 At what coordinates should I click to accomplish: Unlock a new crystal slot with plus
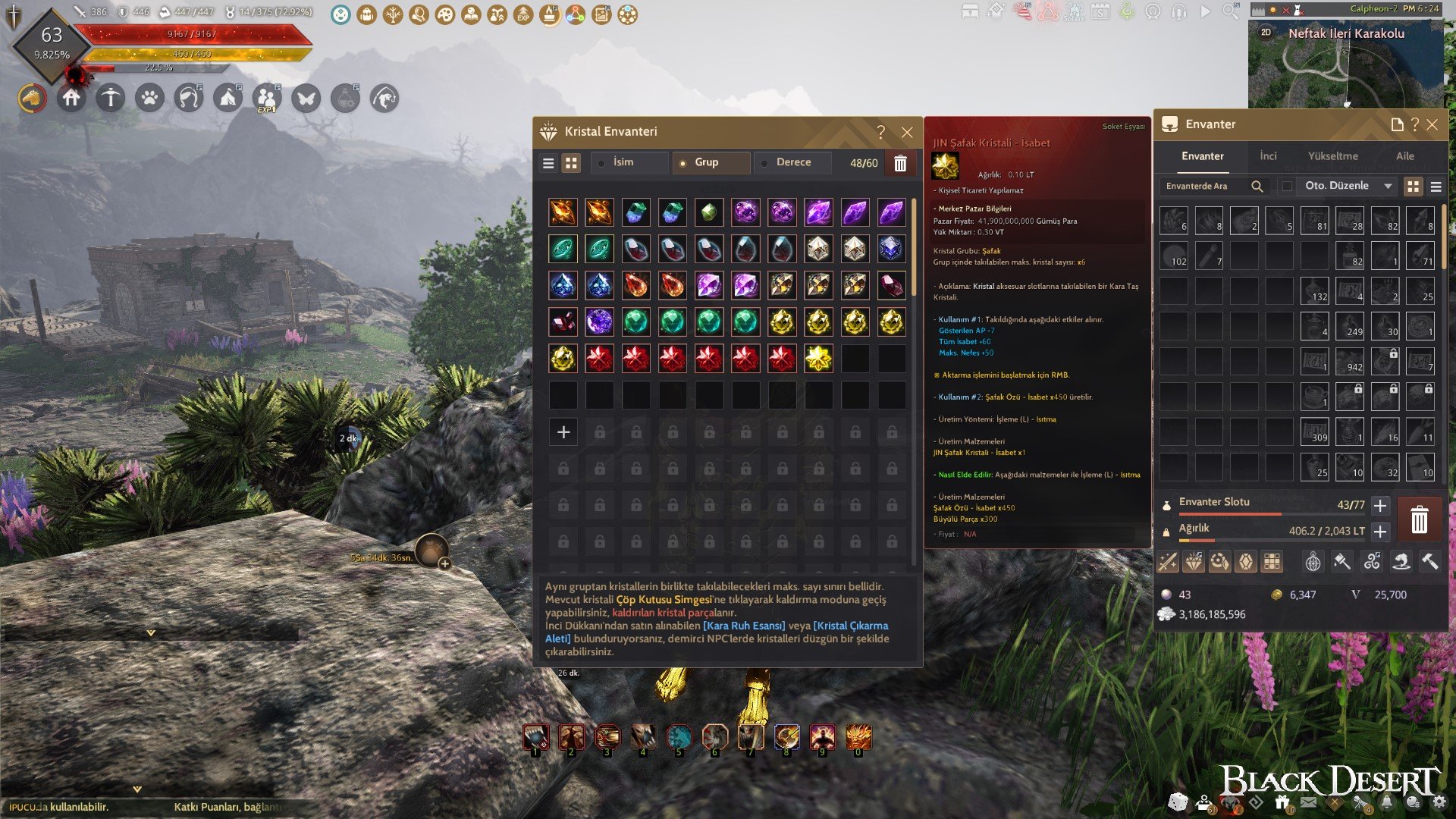point(563,432)
